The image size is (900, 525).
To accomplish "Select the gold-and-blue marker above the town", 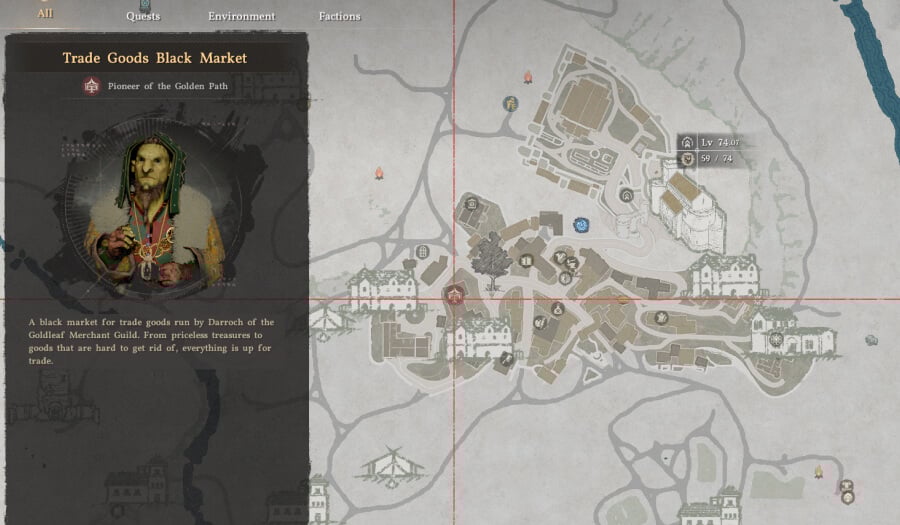I will point(511,103).
